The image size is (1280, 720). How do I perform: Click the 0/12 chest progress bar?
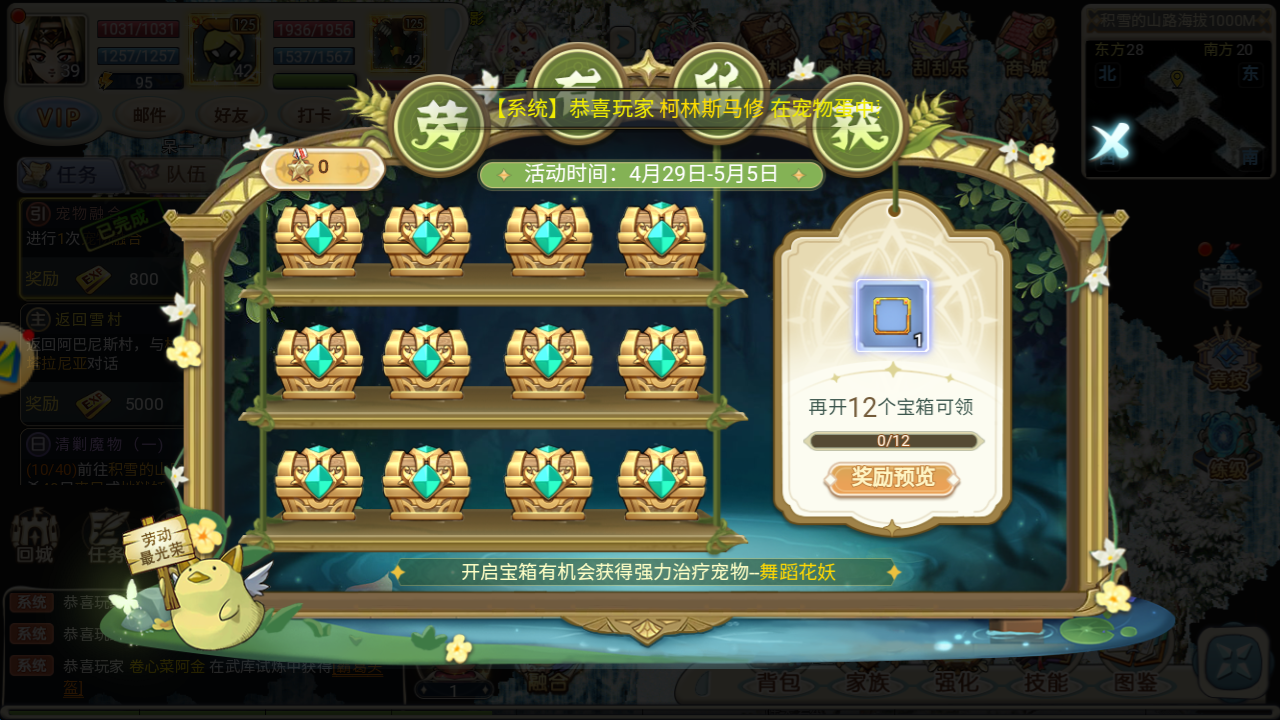coord(892,439)
